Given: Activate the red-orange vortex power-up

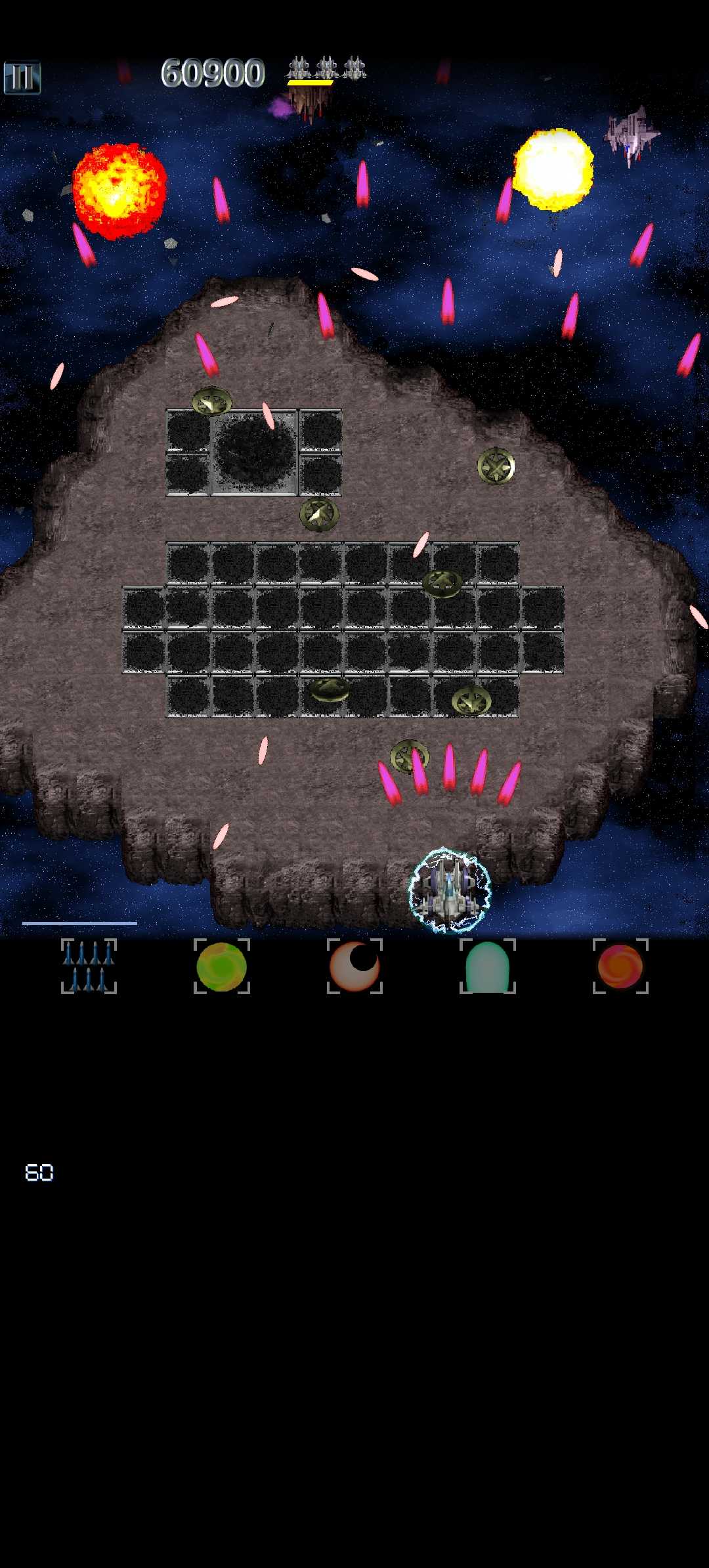Looking at the screenshot, I should tap(620, 966).
